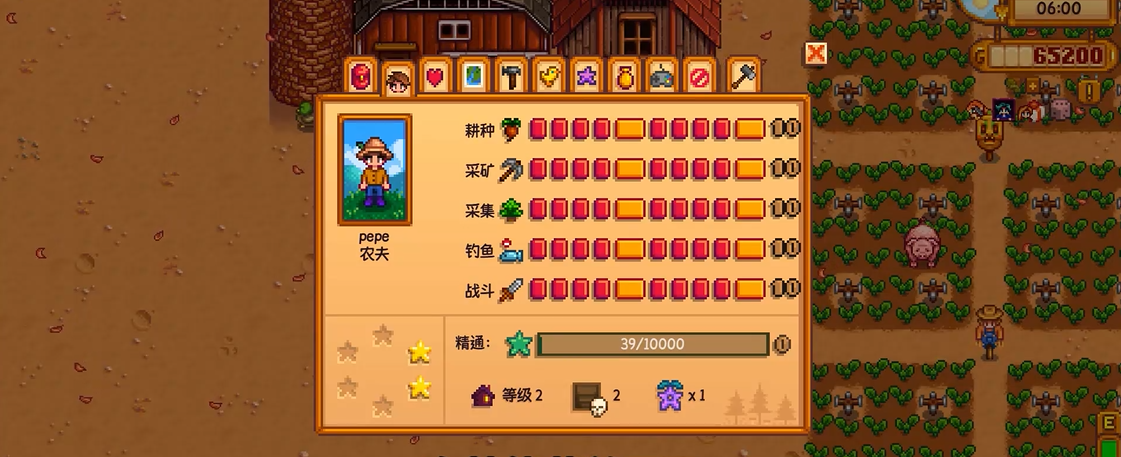This screenshot has height=457, width=1121.
Task: Switch to the character skills tab
Action: point(399,78)
